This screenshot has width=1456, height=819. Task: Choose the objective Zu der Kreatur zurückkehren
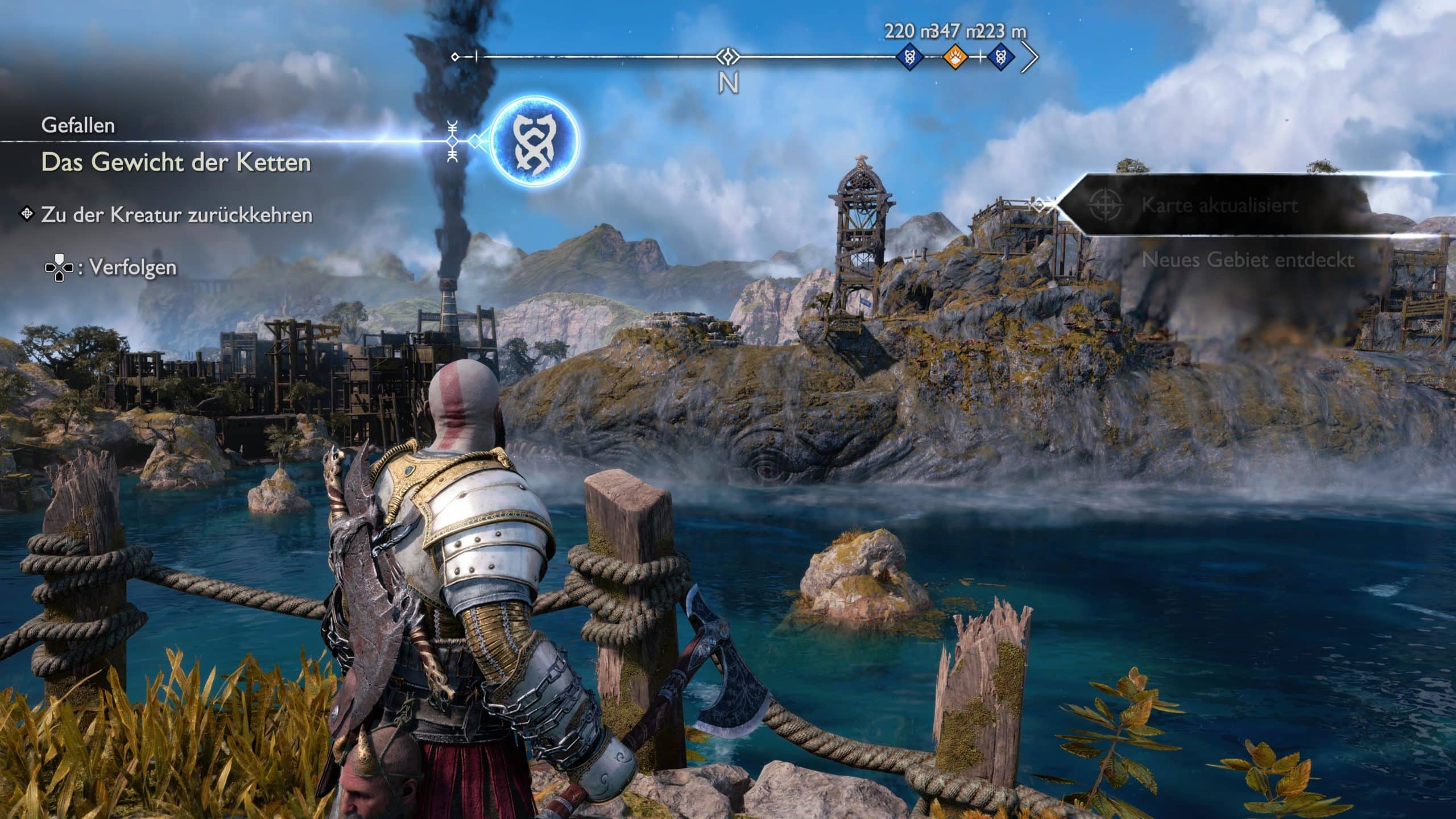(x=176, y=216)
